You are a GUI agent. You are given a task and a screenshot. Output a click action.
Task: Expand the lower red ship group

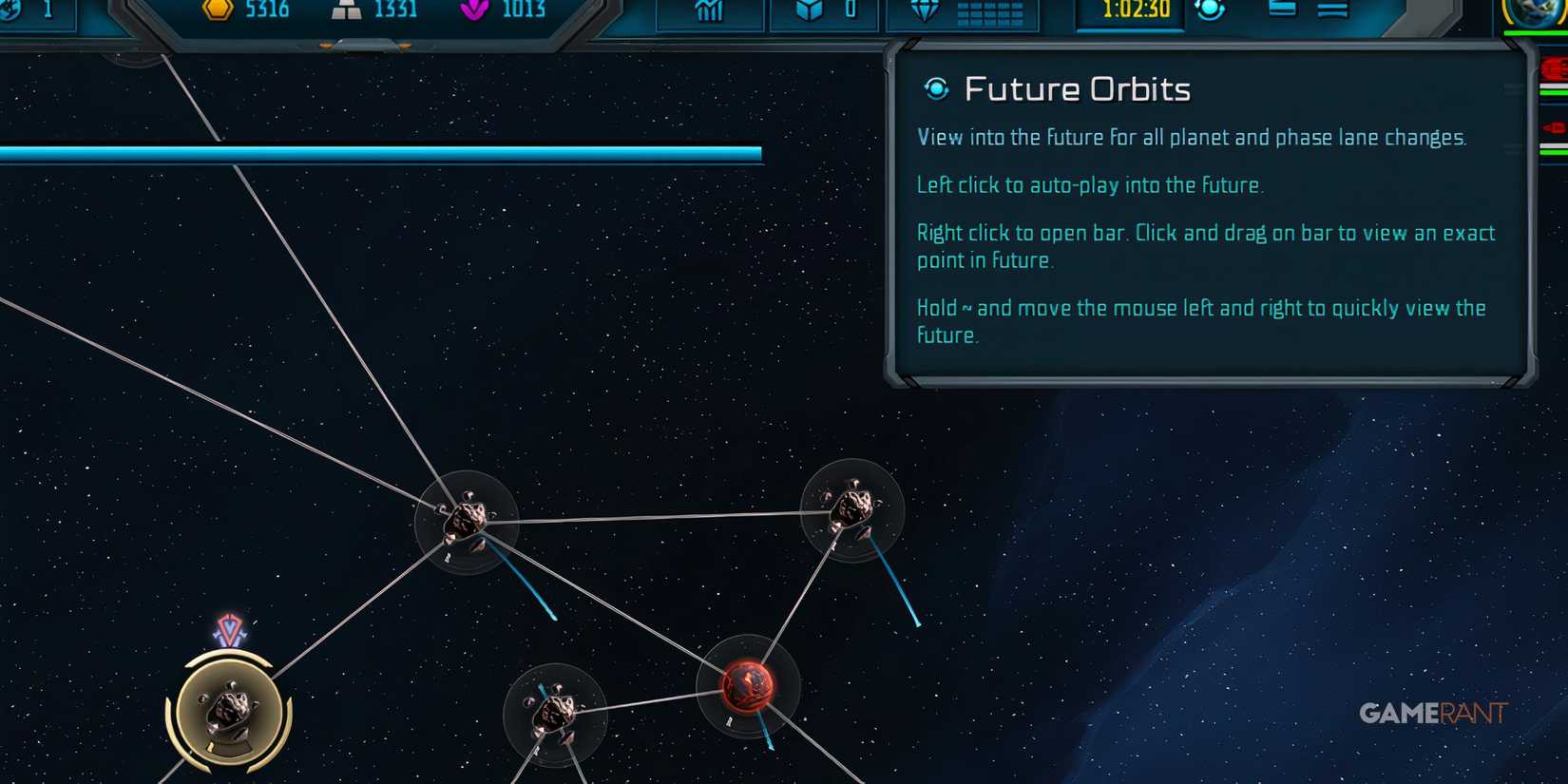coord(1553,128)
